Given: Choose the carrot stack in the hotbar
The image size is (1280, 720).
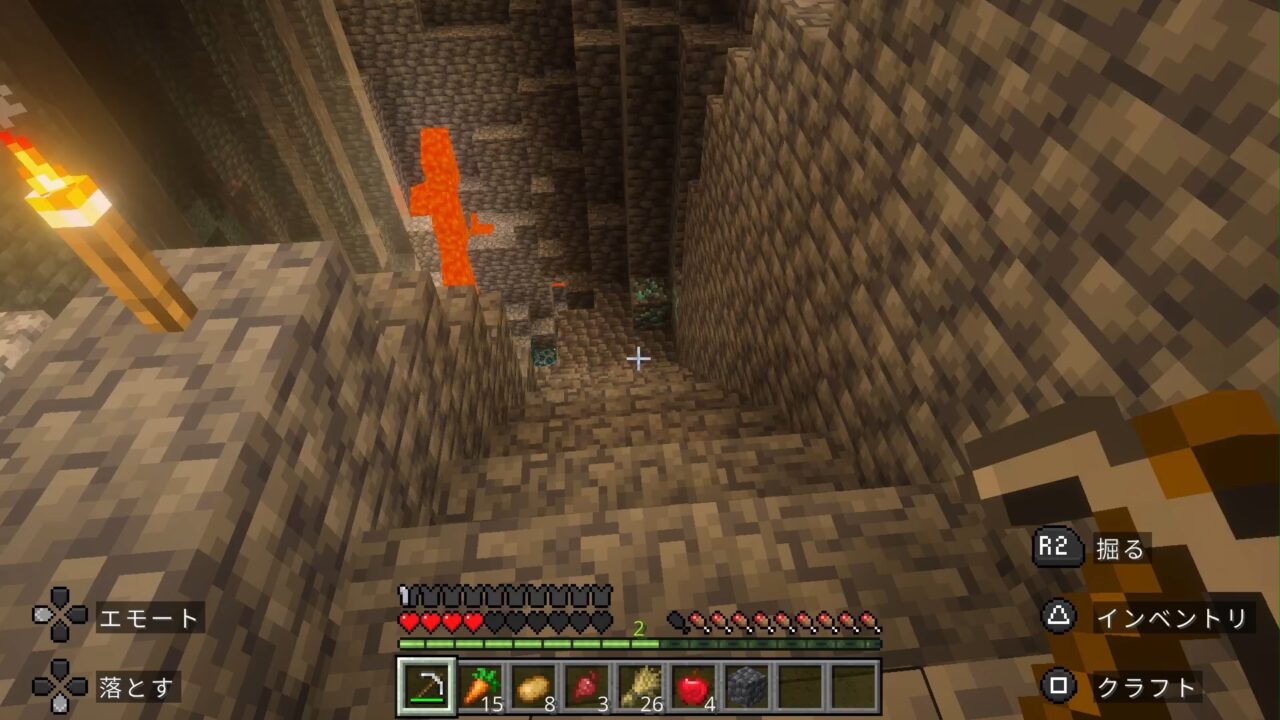Looking at the screenshot, I should [x=481, y=687].
